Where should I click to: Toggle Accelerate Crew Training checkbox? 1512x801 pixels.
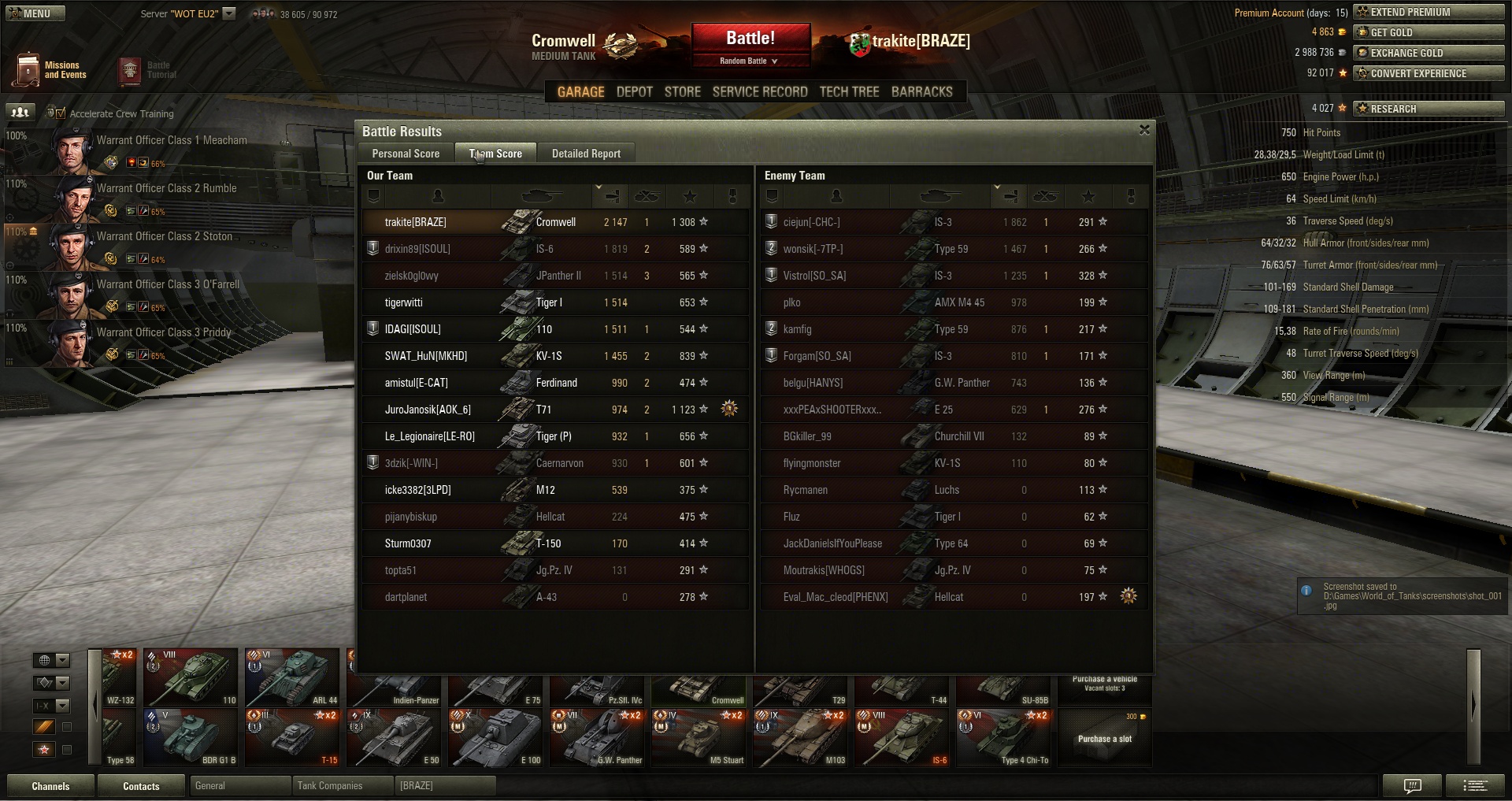(x=61, y=113)
